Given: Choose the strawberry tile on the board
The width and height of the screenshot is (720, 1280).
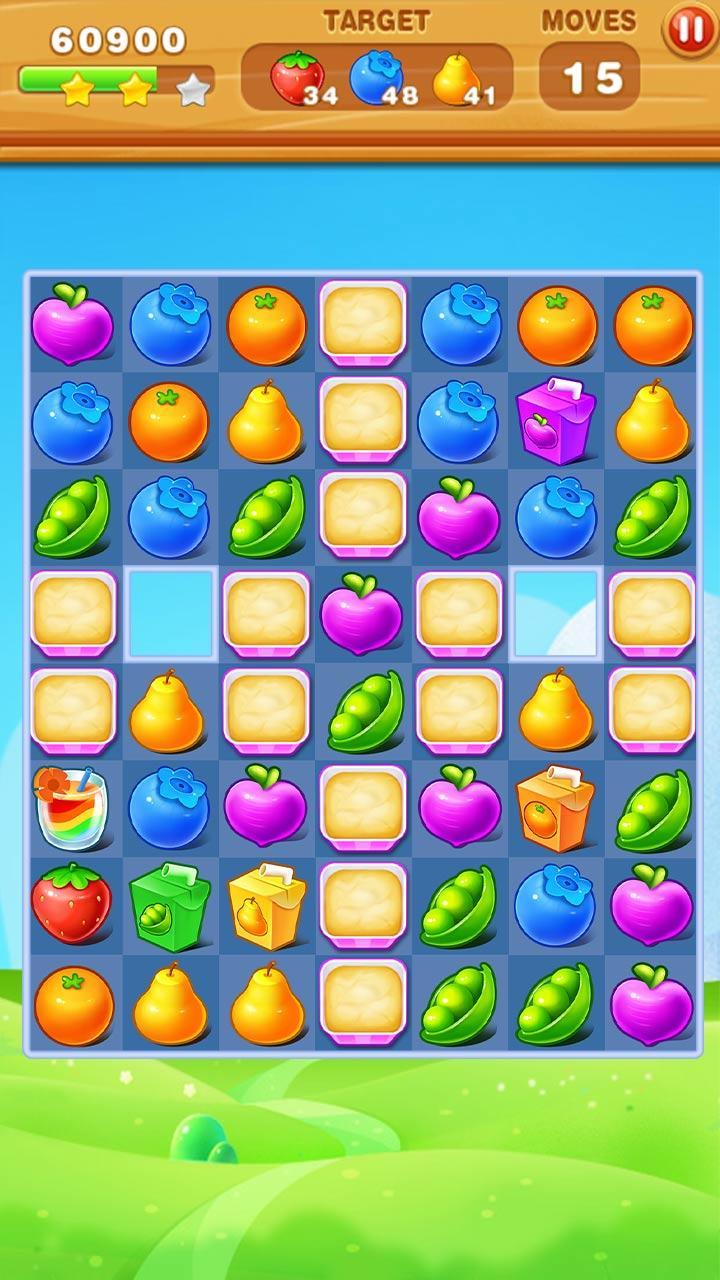Looking at the screenshot, I should click(x=70, y=904).
